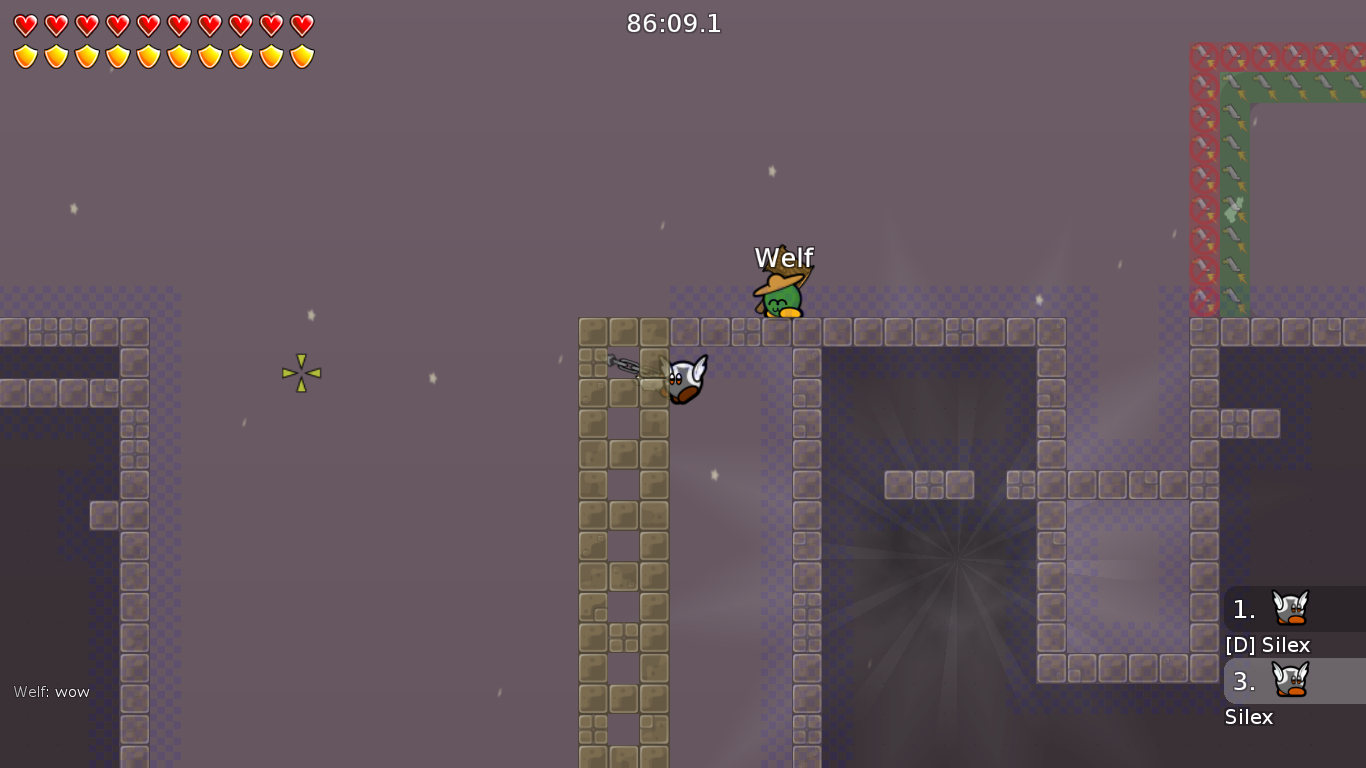This screenshot has width=1366, height=768.
Task: Click the chat message reading Welf: wow
Action: 50,691
